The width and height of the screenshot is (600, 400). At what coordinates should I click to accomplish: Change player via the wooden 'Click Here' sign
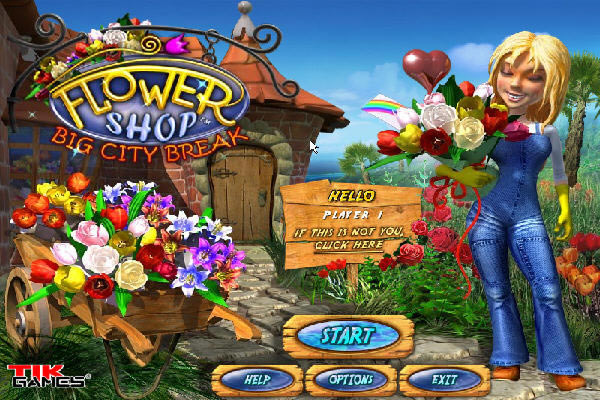click(x=350, y=244)
